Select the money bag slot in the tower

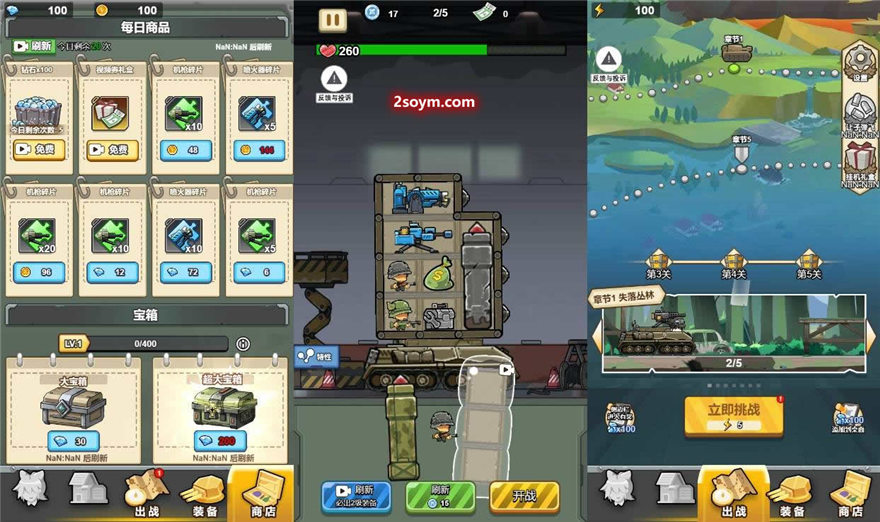[438, 274]
